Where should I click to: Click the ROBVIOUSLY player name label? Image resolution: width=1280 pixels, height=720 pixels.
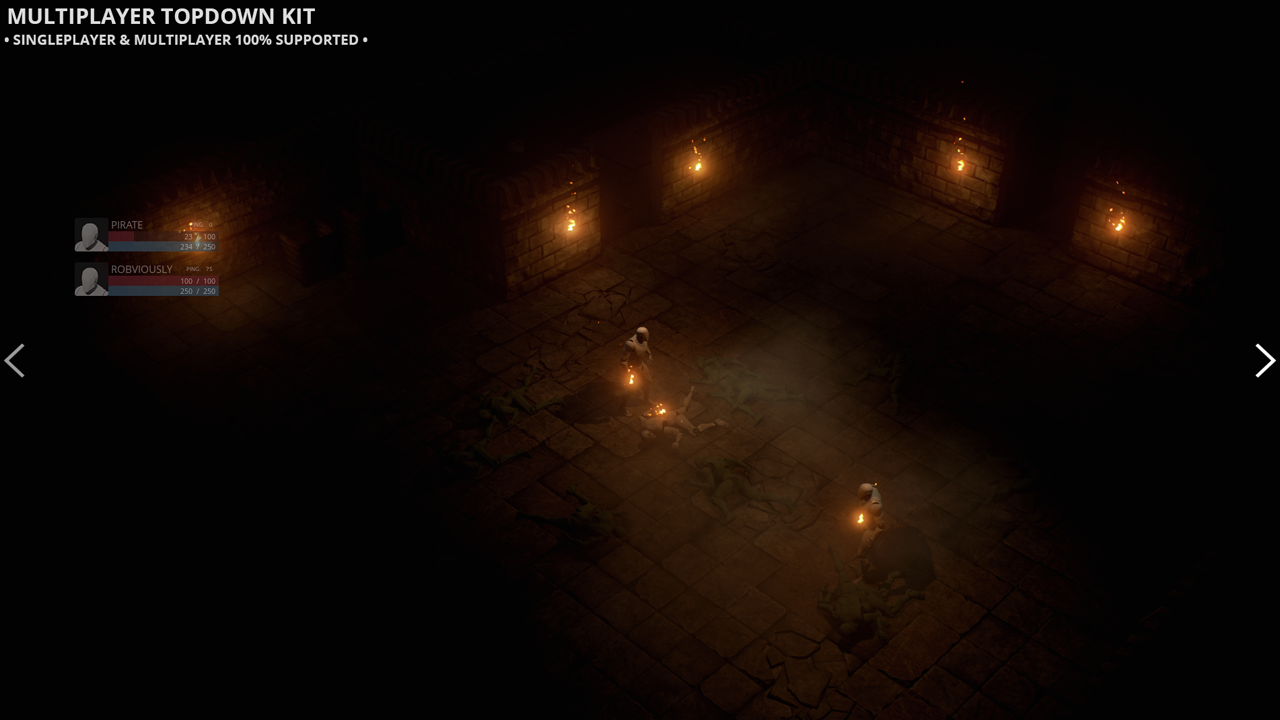click(141, 269)
